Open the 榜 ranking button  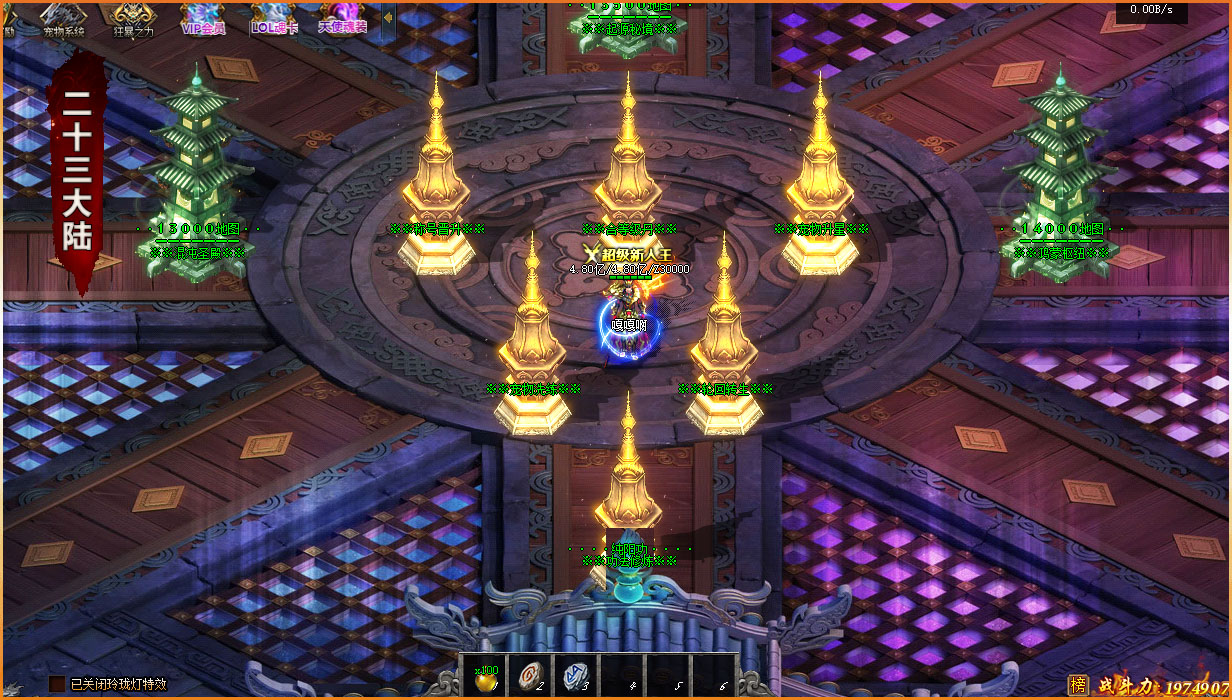coord(1078,685)
